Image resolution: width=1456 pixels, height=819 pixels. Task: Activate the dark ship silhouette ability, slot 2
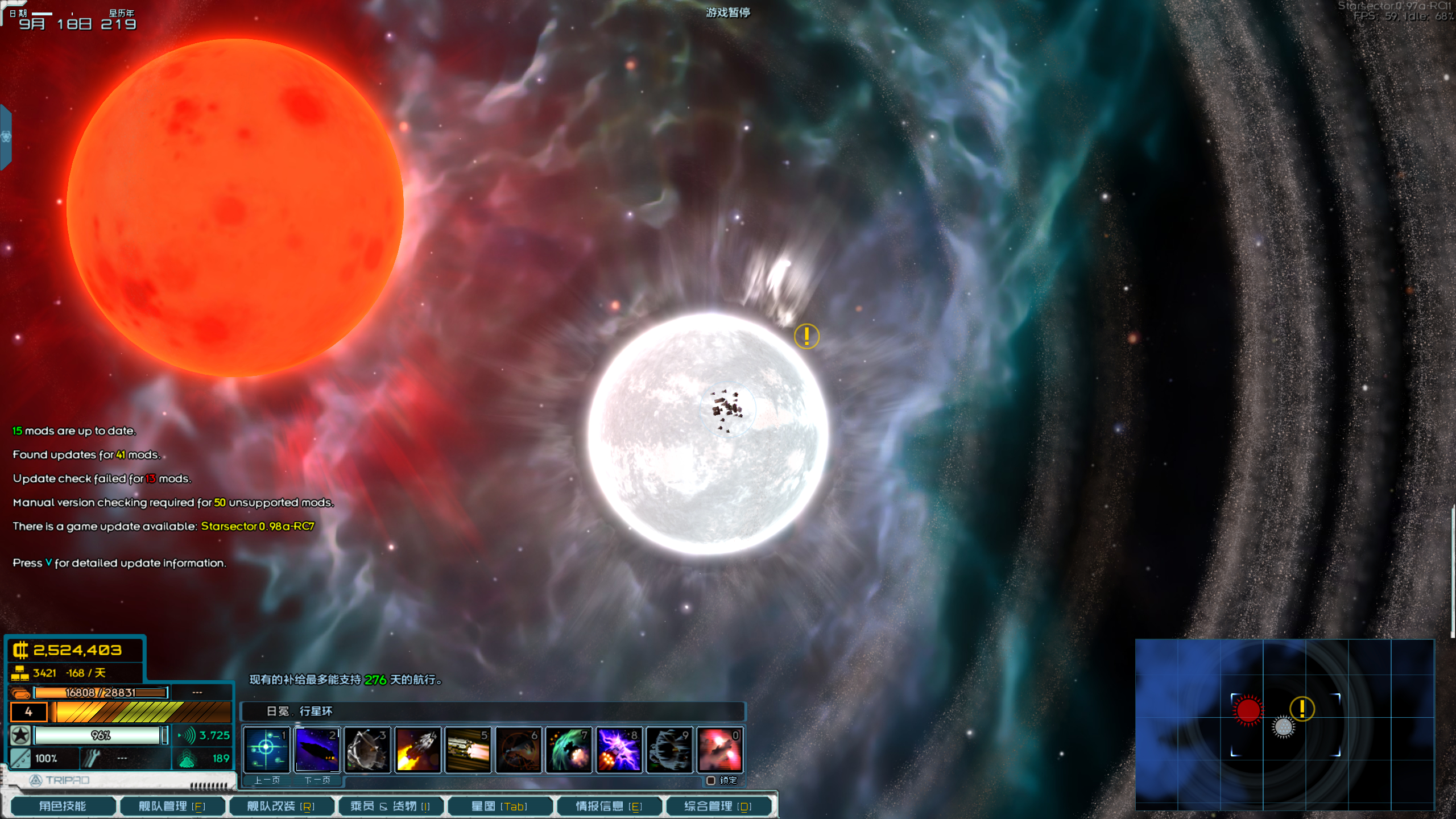317,750
